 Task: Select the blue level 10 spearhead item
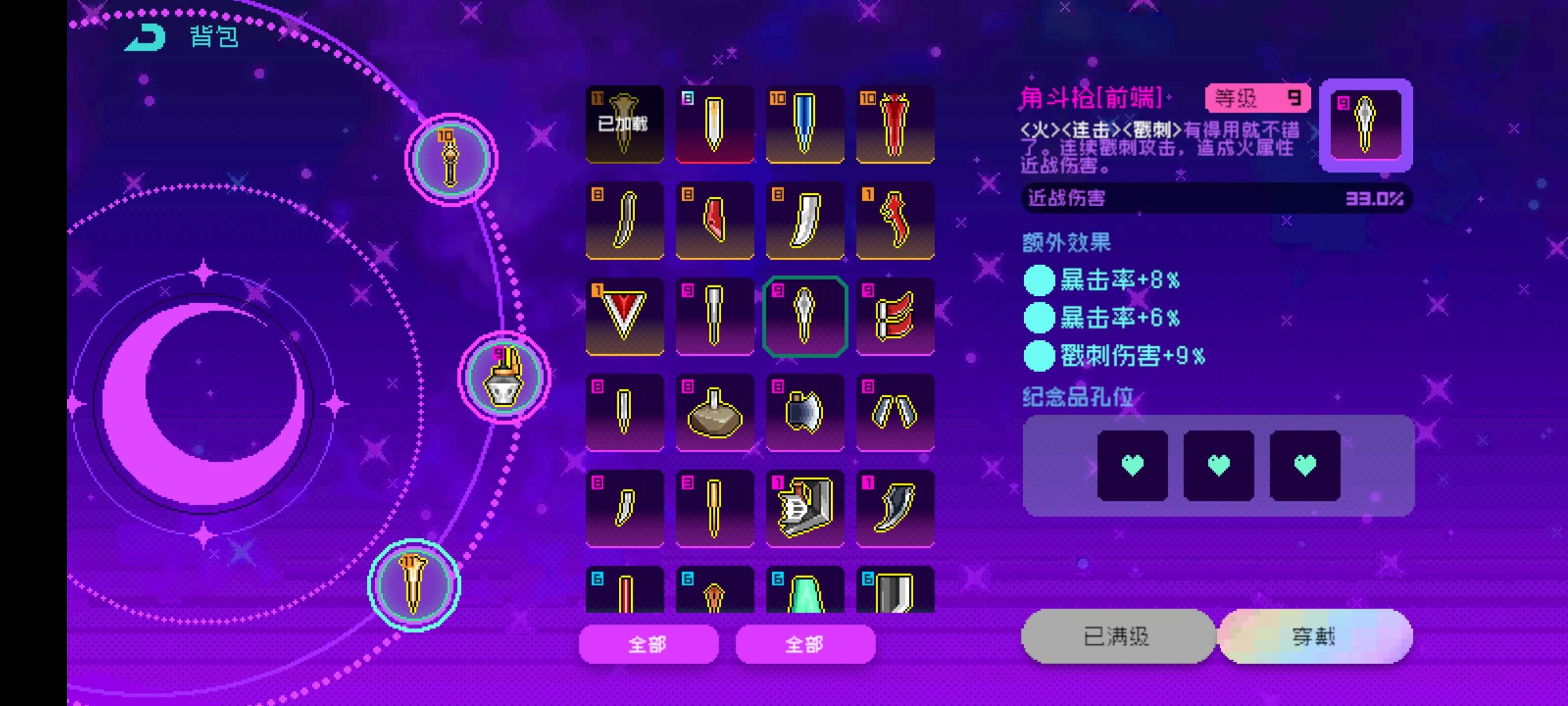804,124
